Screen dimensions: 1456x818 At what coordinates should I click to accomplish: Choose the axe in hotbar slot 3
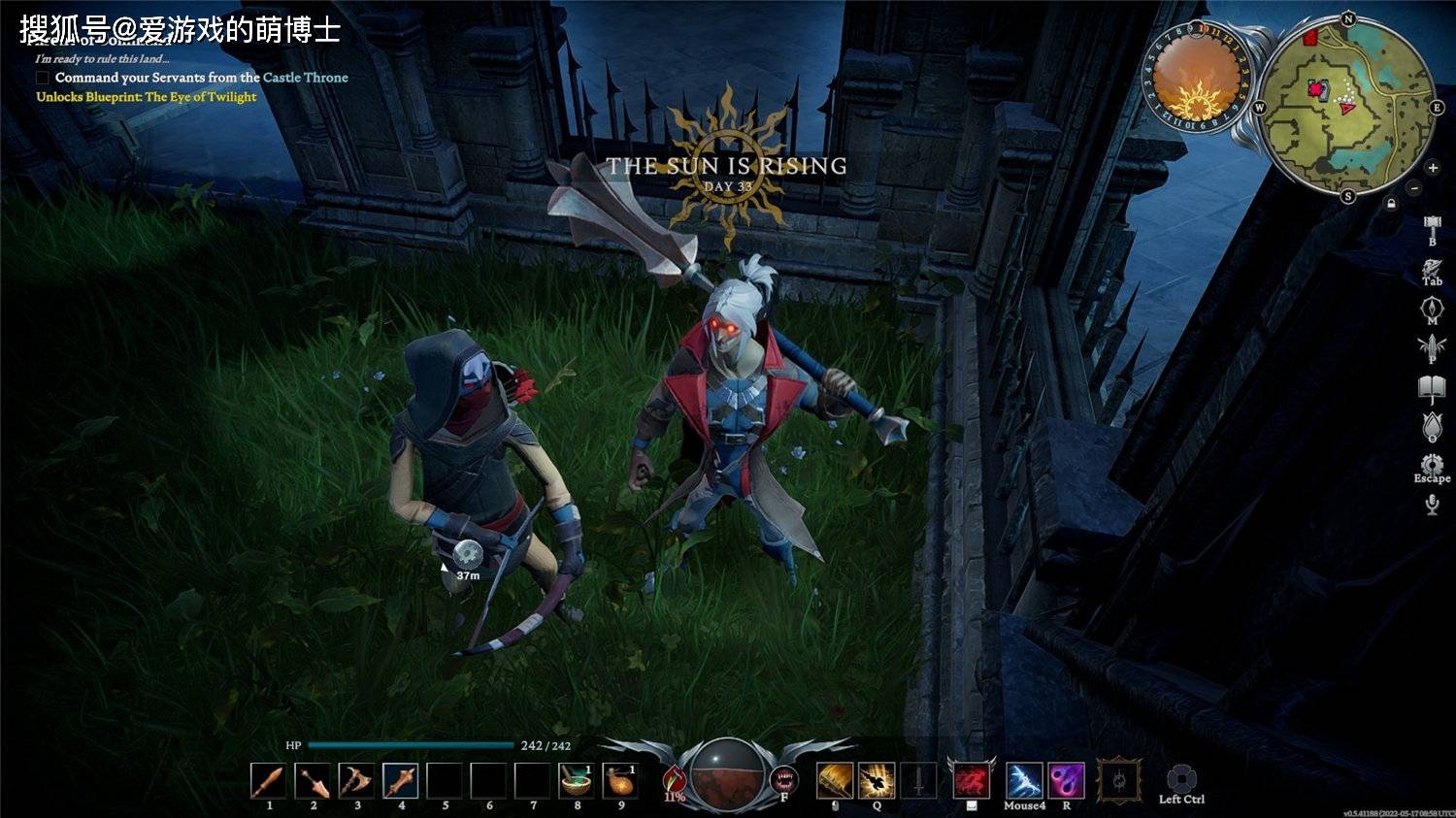click(356, 780)
